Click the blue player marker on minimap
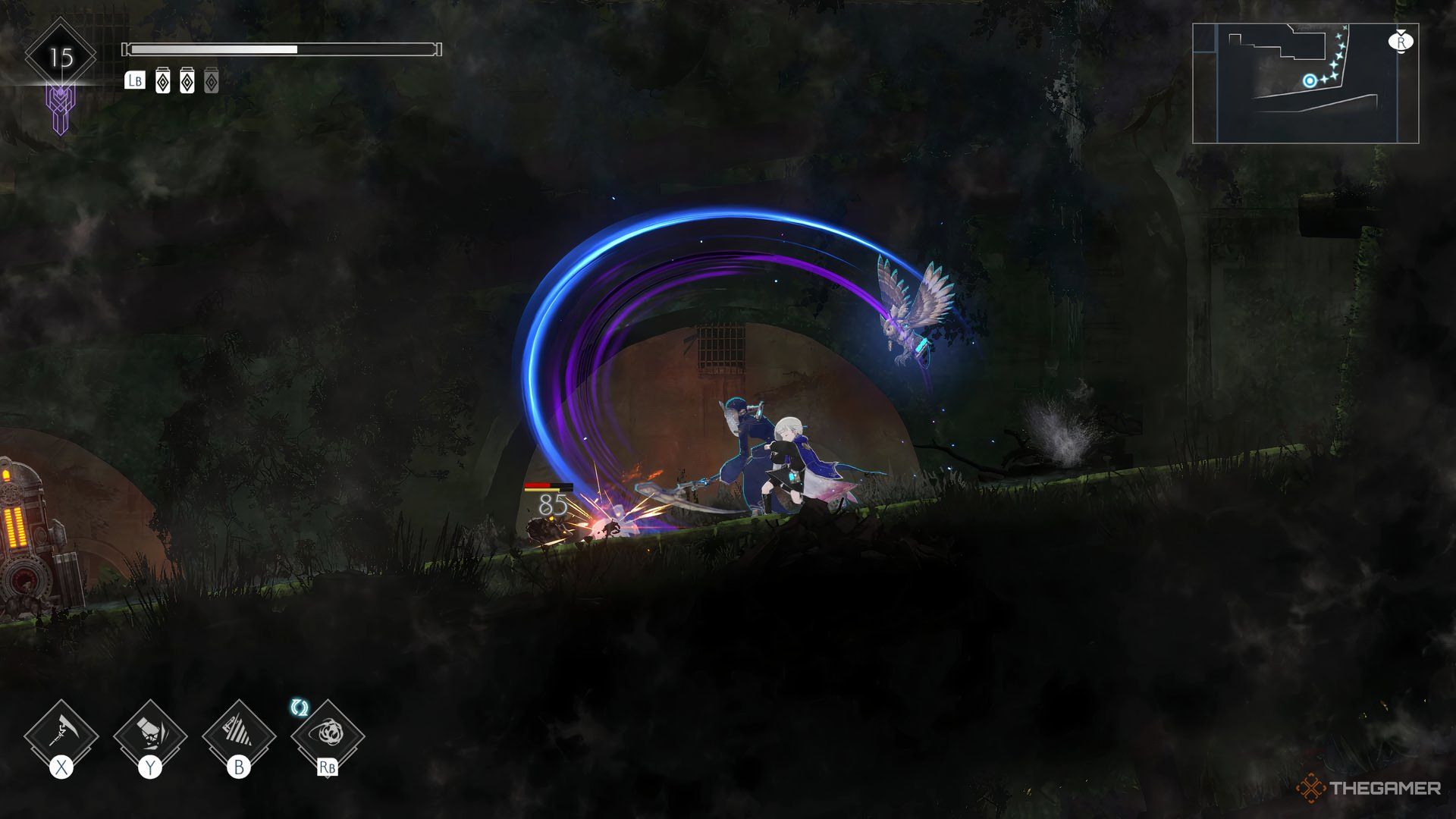The height and width of the screenshot is (819, 1456). [1310, 80]
